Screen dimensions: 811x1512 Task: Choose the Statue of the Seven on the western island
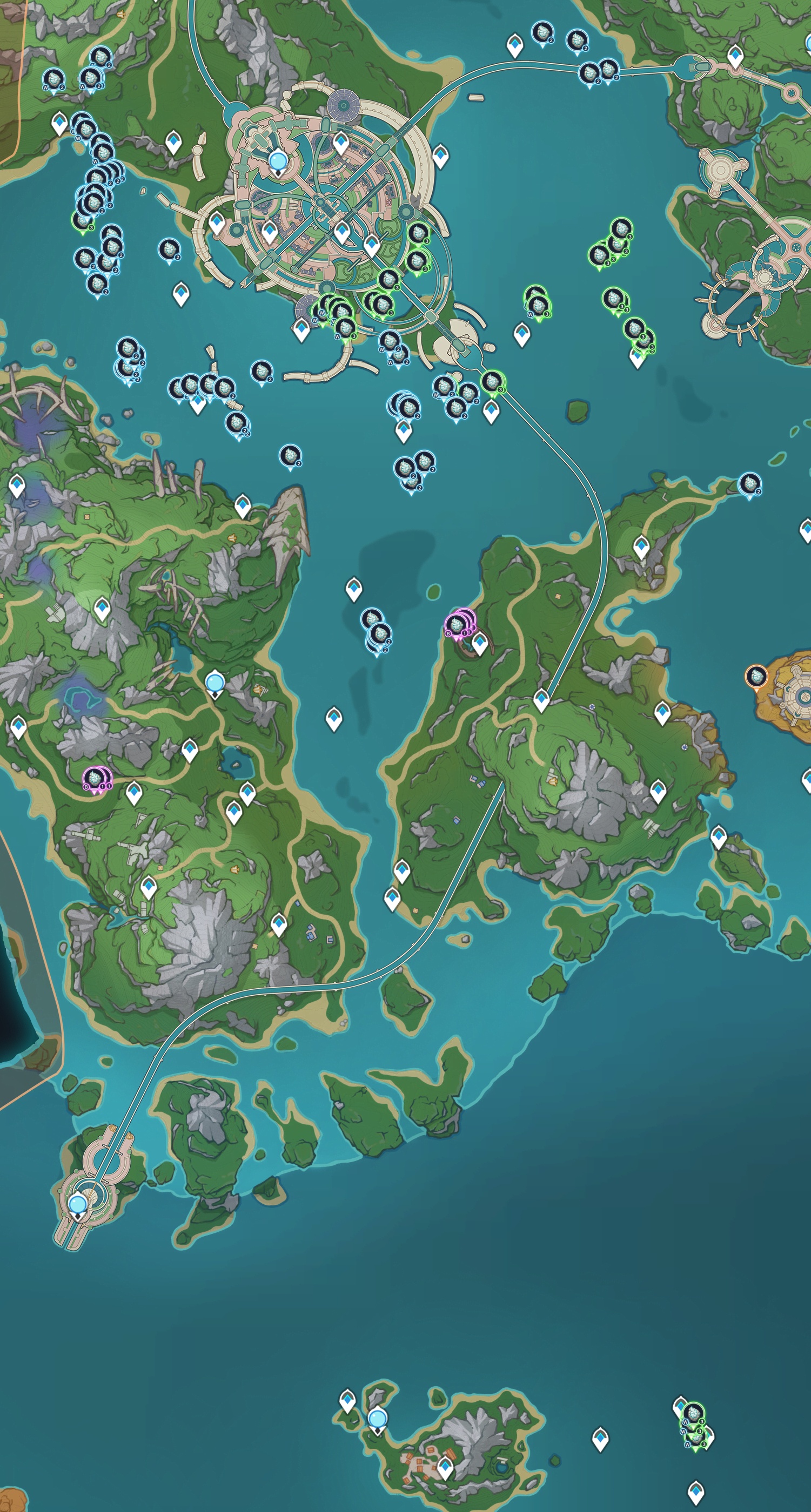click(215, 683)
